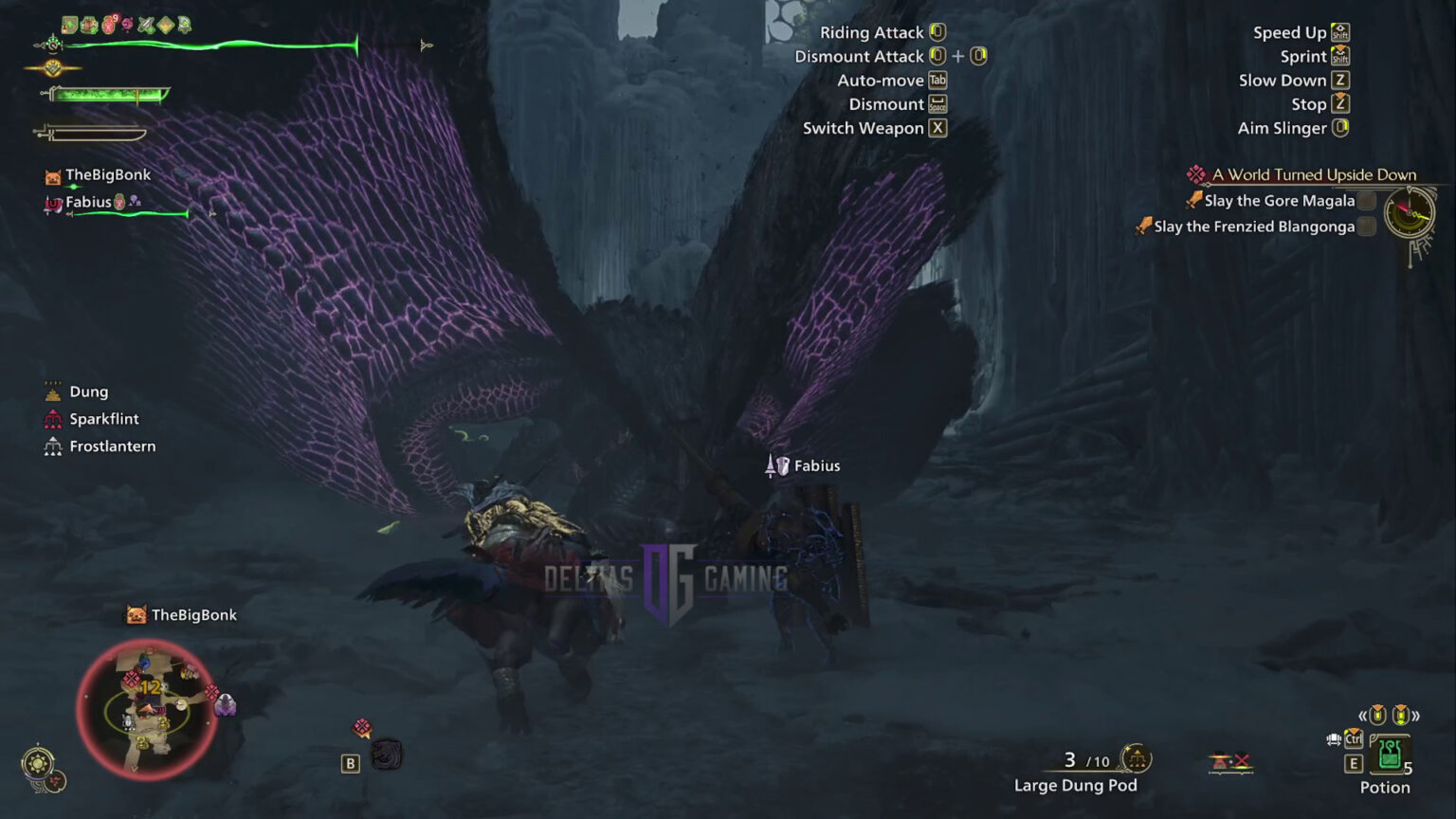Image resolution: width=1456 pixels, height=819 pixels.
Task: Click the green sharpness gauge sword bar
Action: coord(109,94)
